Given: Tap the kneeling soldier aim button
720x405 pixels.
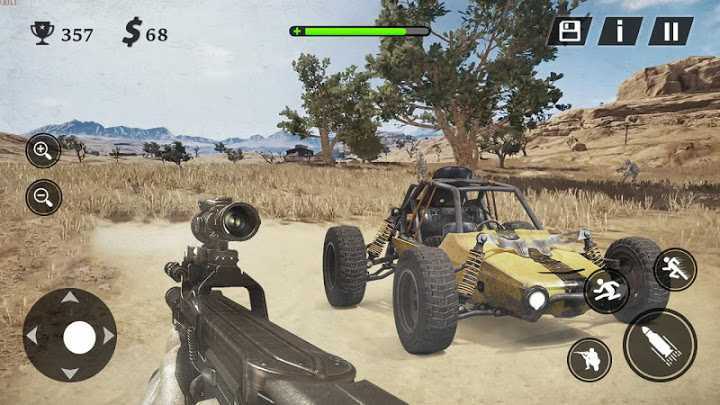Looking at the screenshot, I should pyautogui.click(x=589, y=359).
